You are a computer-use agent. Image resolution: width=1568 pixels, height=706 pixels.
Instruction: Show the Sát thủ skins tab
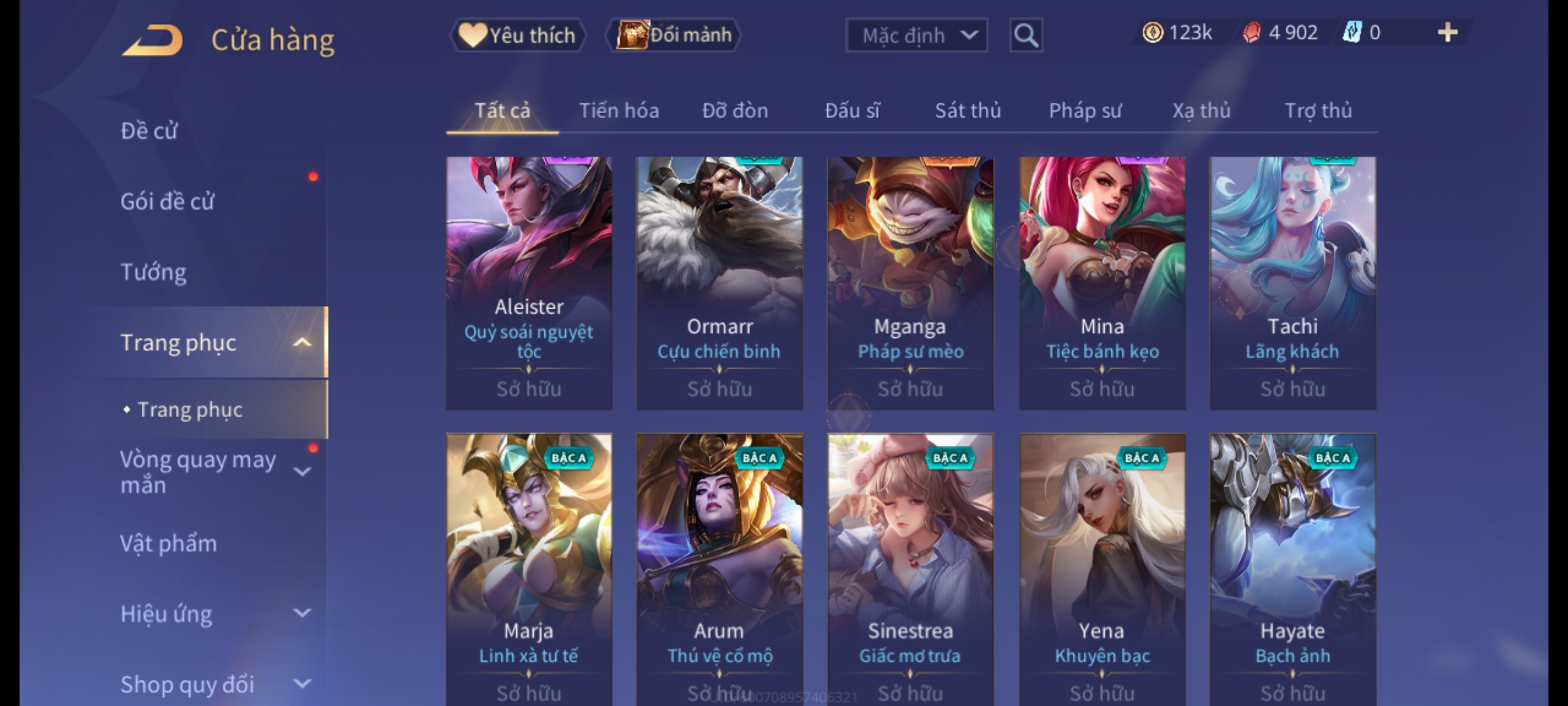968,110
